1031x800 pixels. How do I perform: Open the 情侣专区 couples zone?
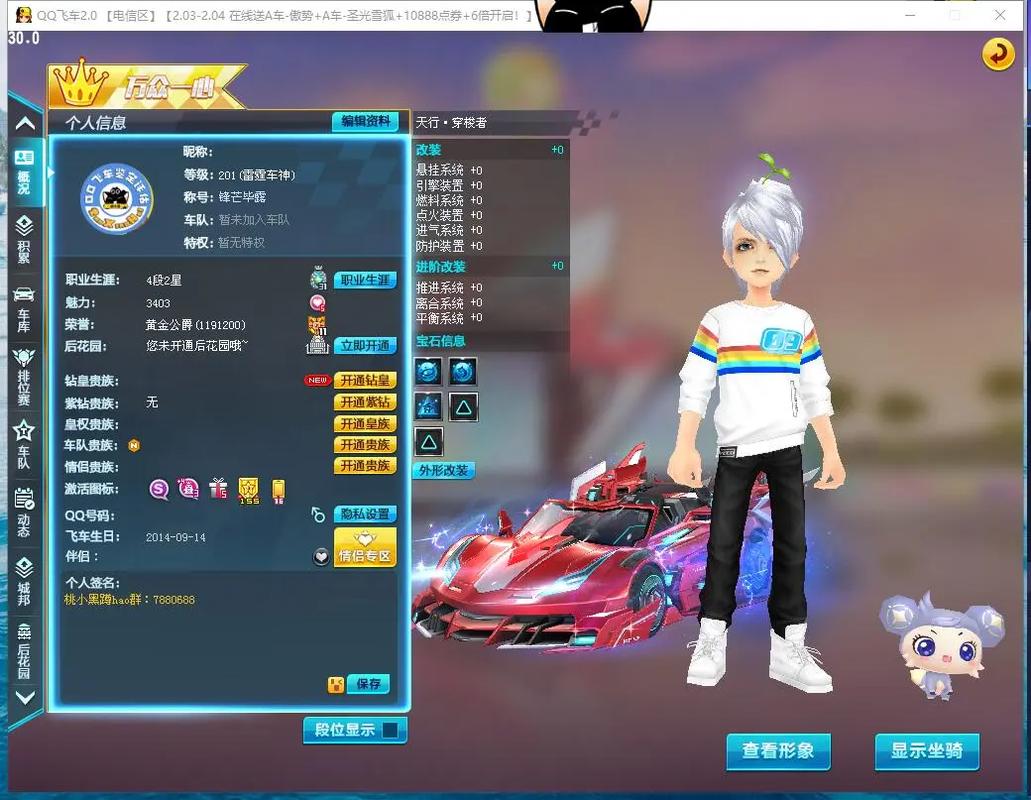365,548
